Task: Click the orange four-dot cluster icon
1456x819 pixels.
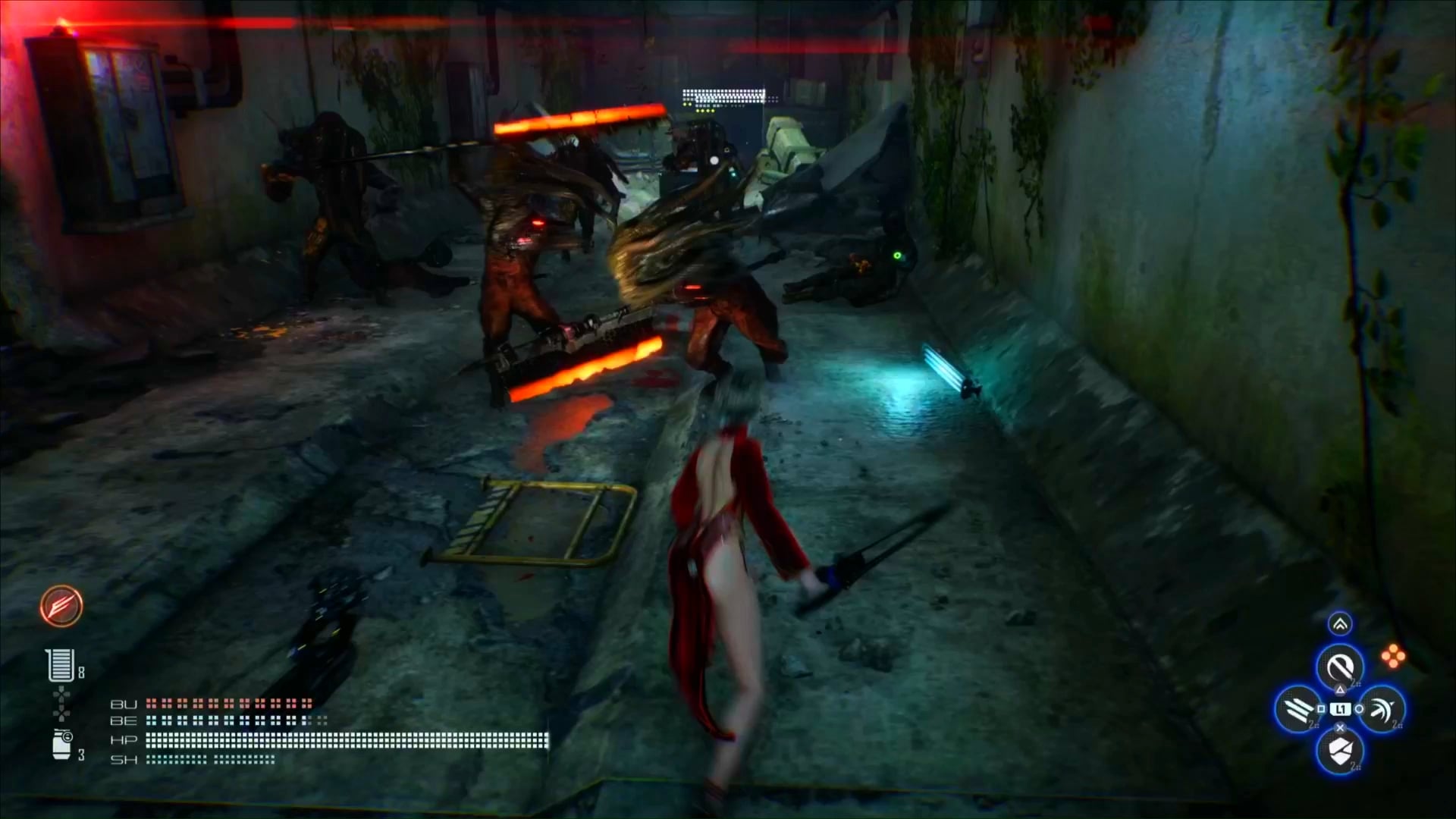Action: pyautogui.click(x=1393, y=657)
